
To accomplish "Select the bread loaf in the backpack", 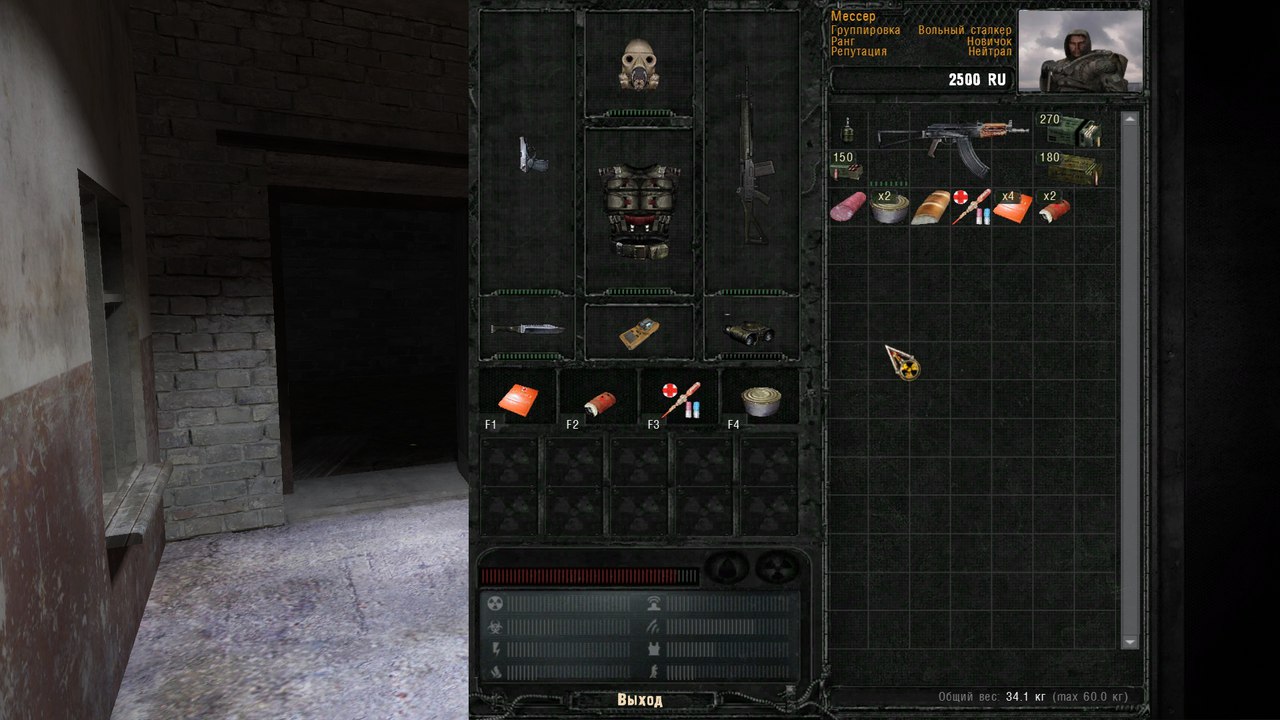I will [930, 207].
